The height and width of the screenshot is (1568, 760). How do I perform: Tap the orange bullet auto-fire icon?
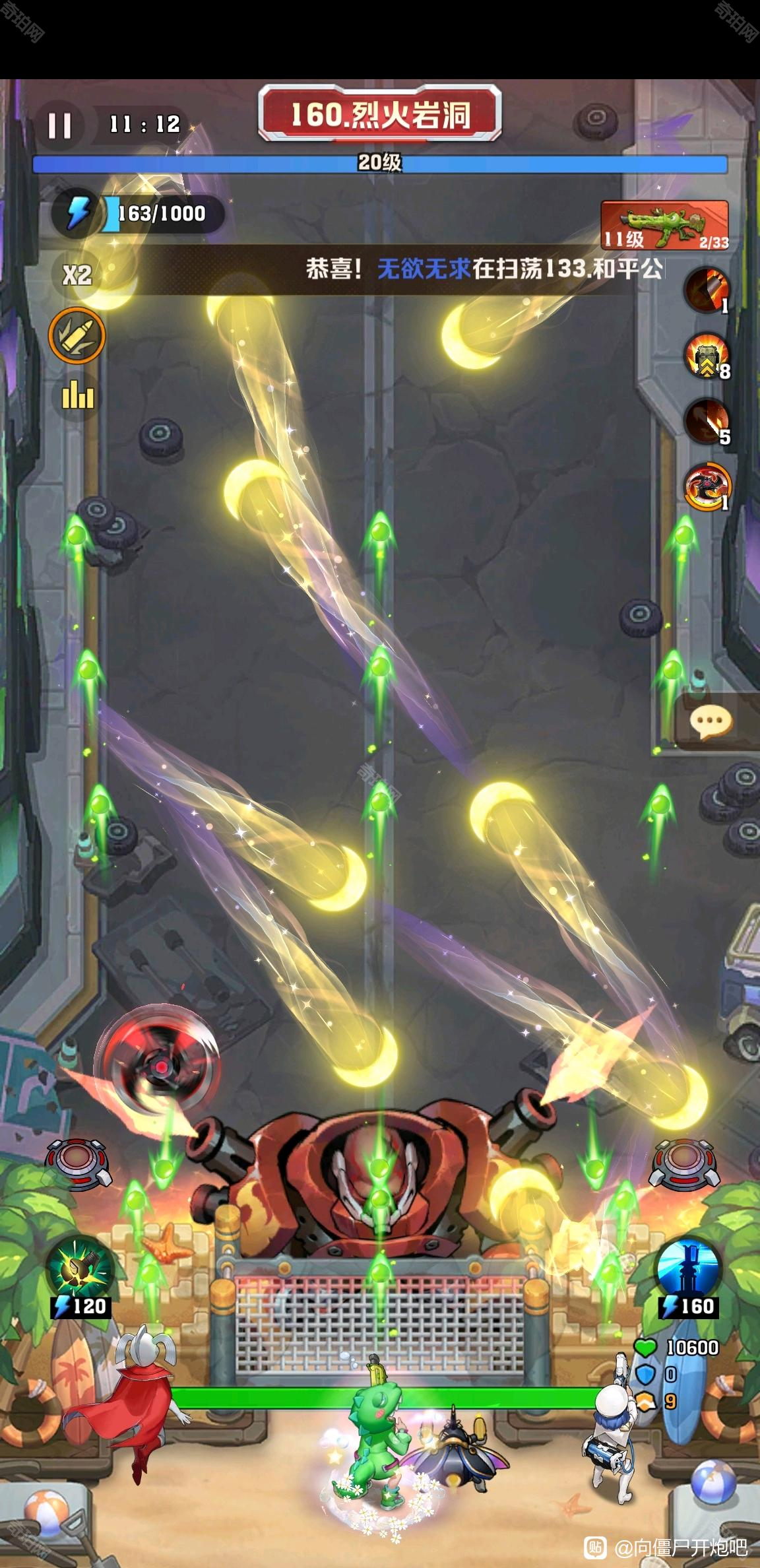[77, 335]
